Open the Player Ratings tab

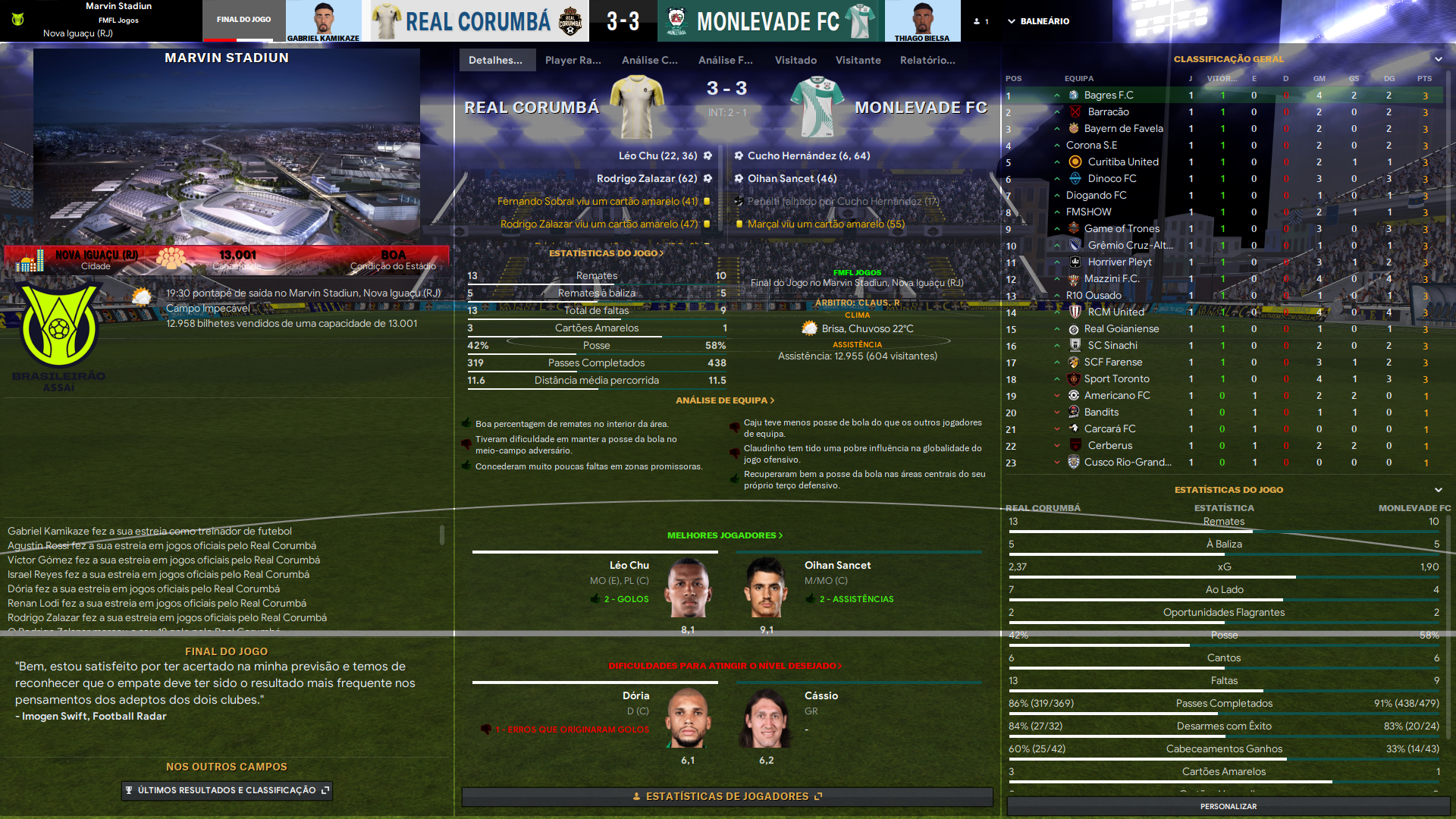click(573, 60)
